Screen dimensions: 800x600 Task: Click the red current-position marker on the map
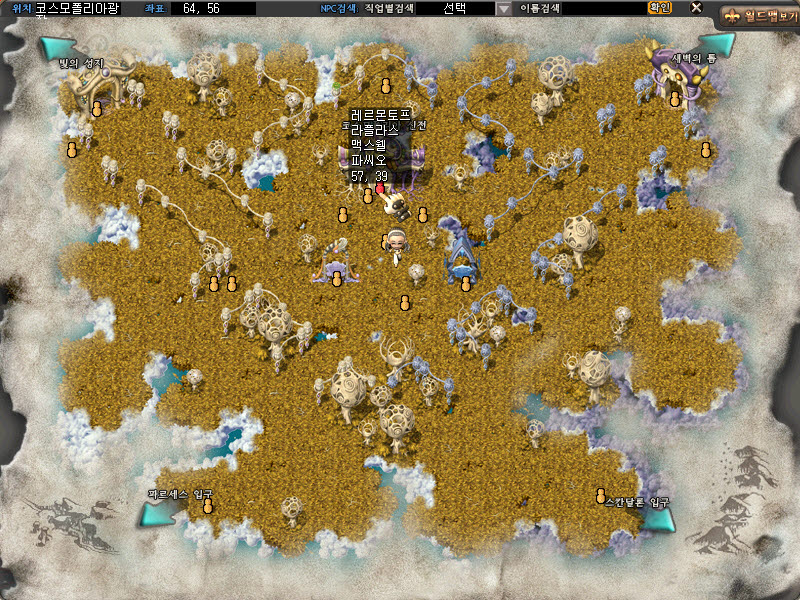380,188
